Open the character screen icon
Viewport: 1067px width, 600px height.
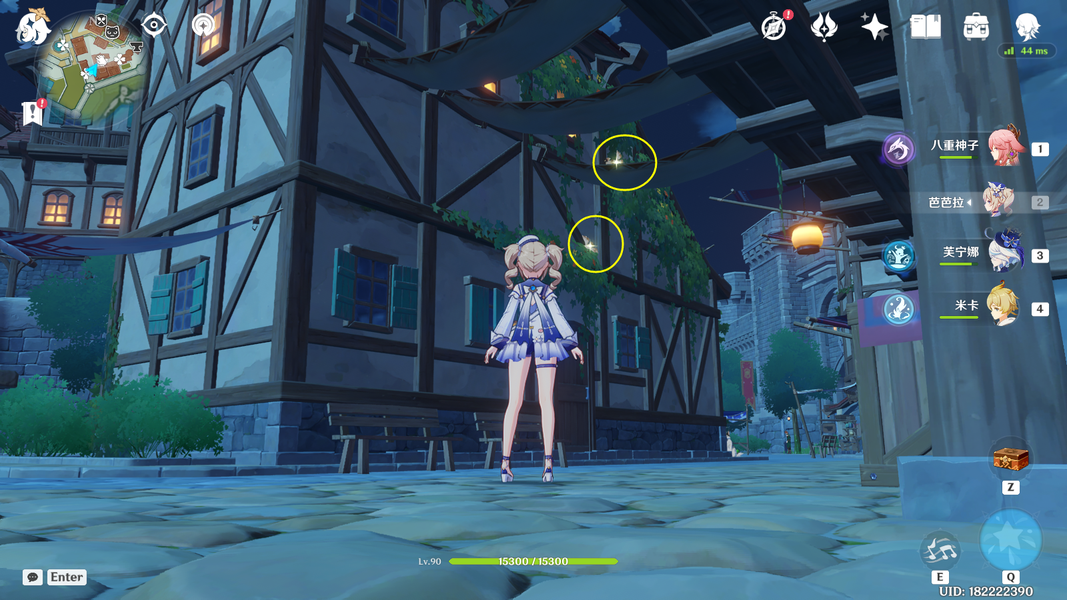[1027, 27]
